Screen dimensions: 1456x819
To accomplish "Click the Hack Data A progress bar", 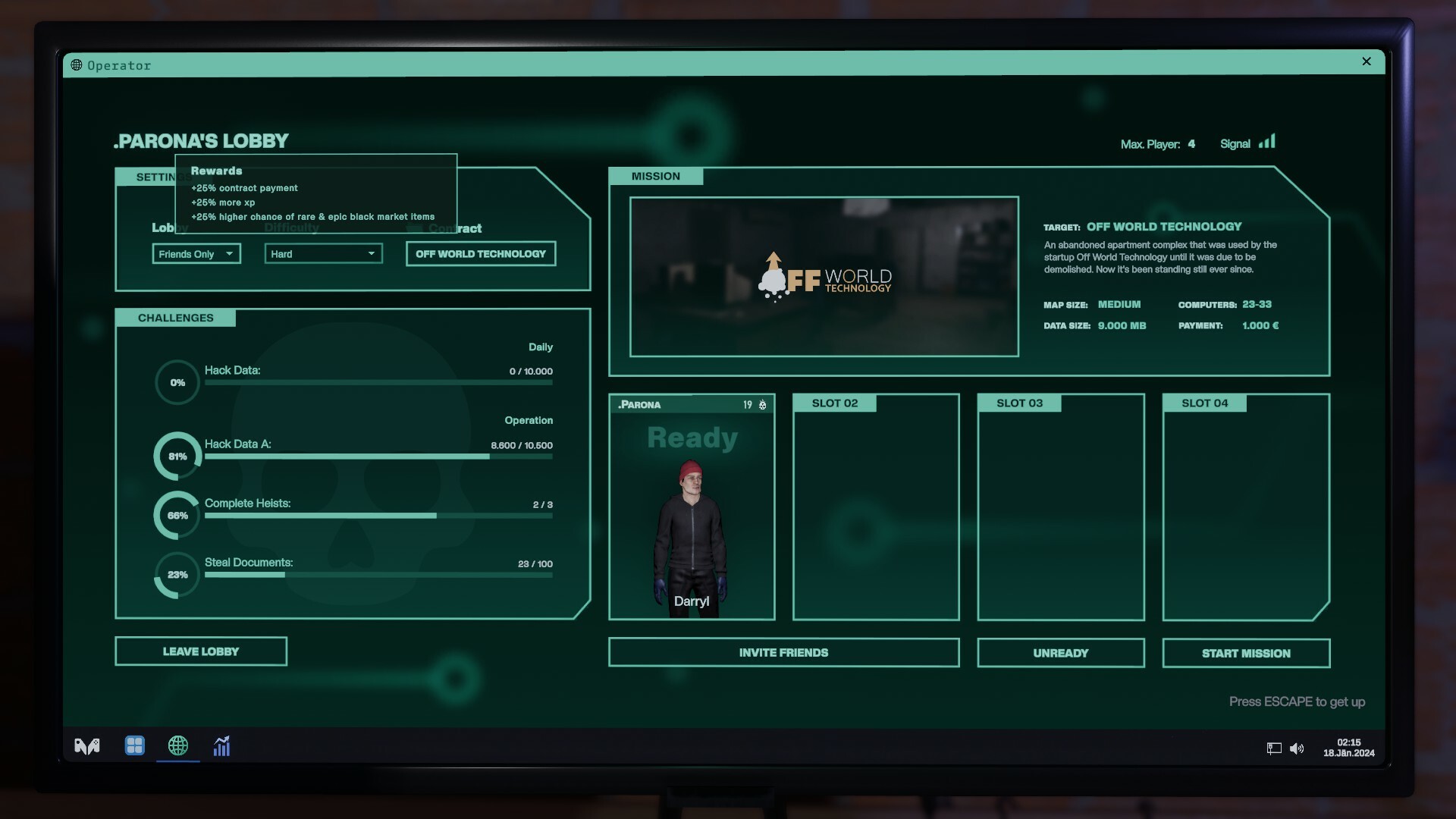I will pos(379,457).
